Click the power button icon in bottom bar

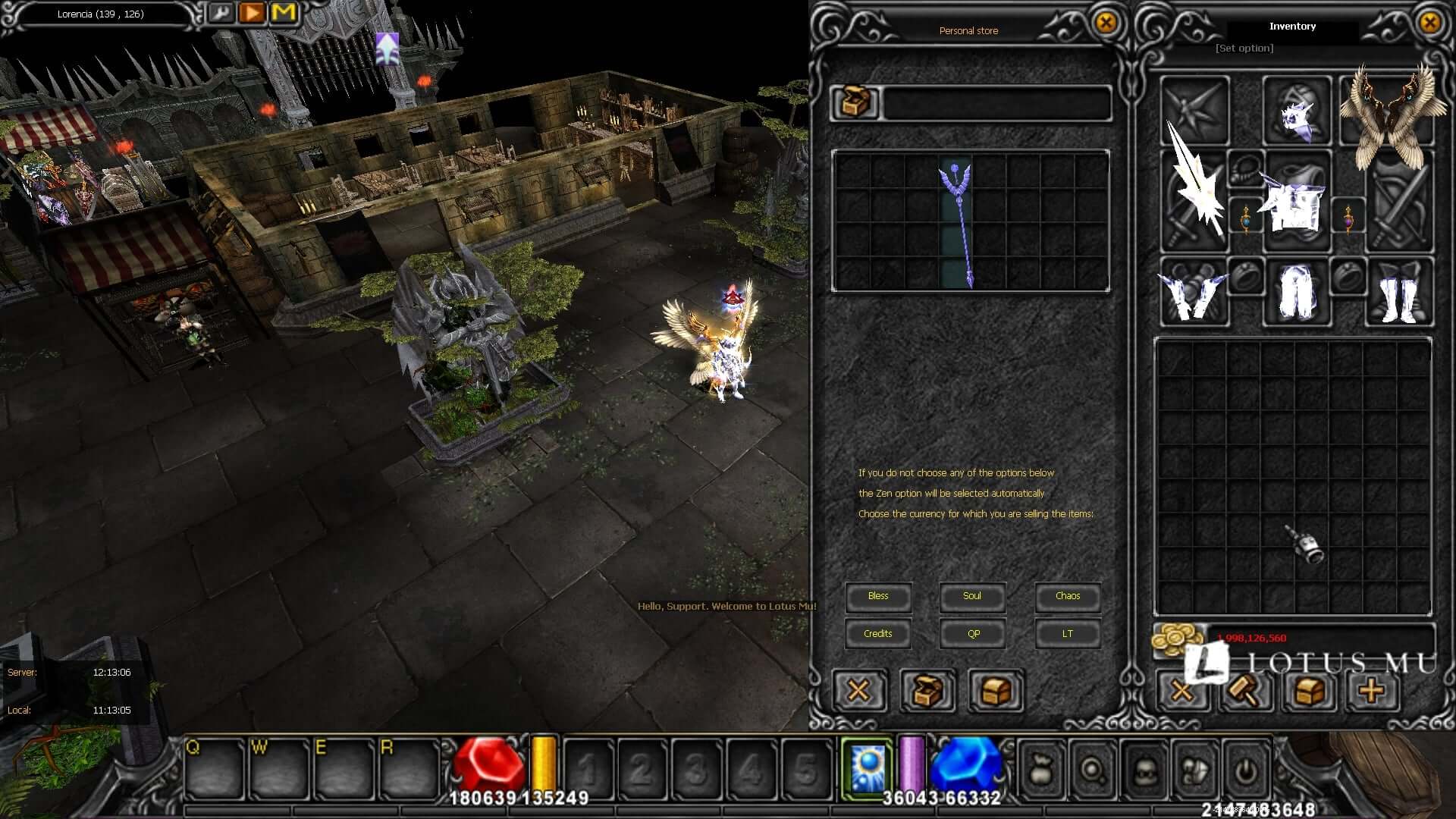1244,771
